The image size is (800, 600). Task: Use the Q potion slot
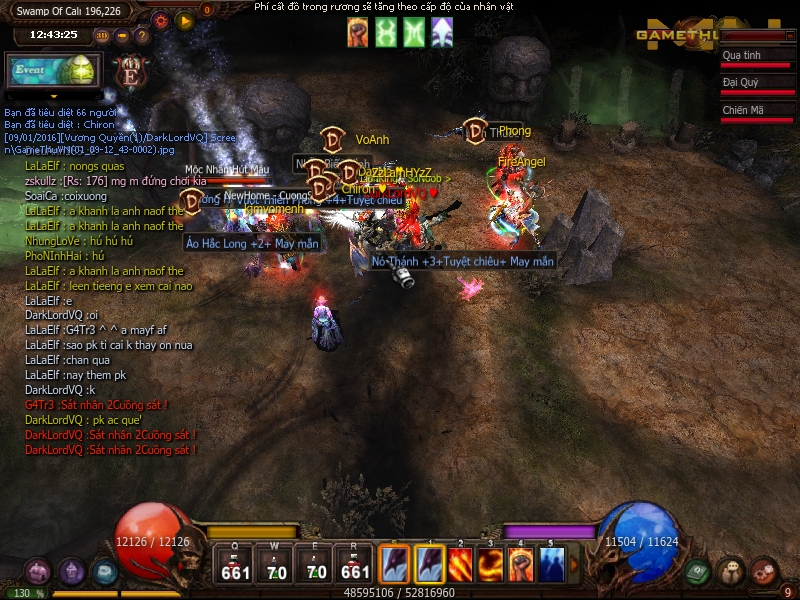pyautogui.click(x=236, y=565)
